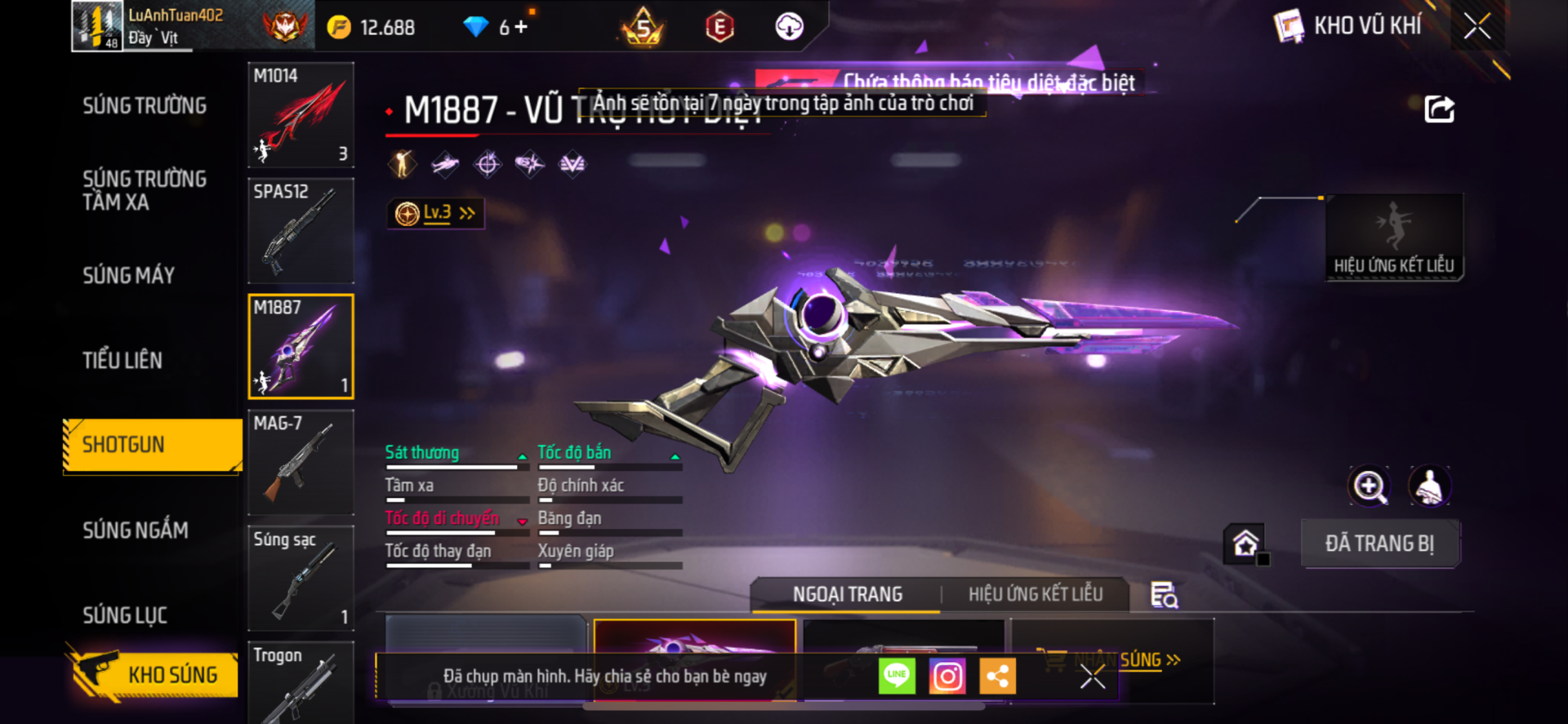Viewport: 1568px width, 724px height.
Task: Share screenshot to Instagram
Action: 947,676
